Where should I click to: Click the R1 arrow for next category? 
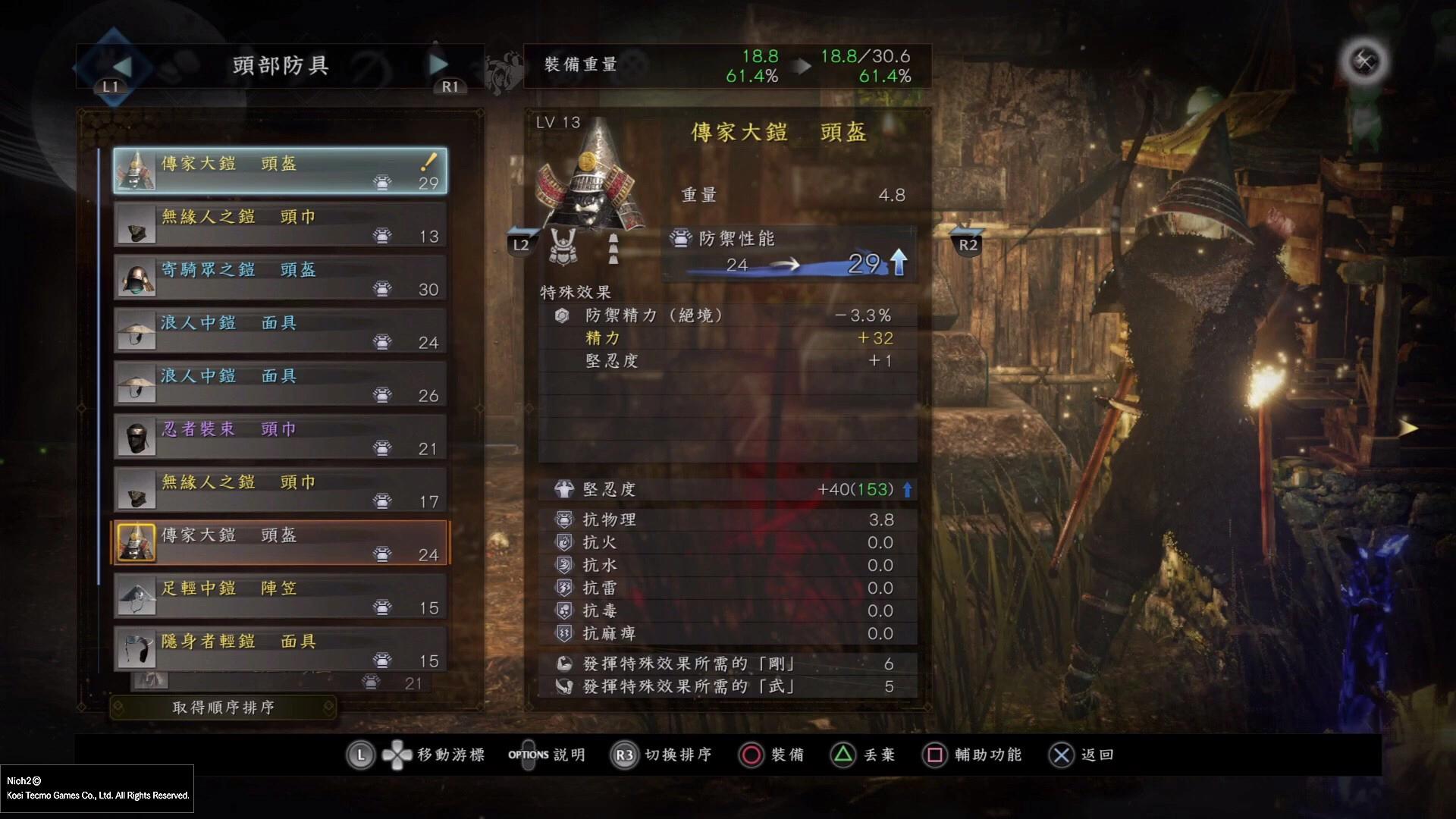coord(438,66)
